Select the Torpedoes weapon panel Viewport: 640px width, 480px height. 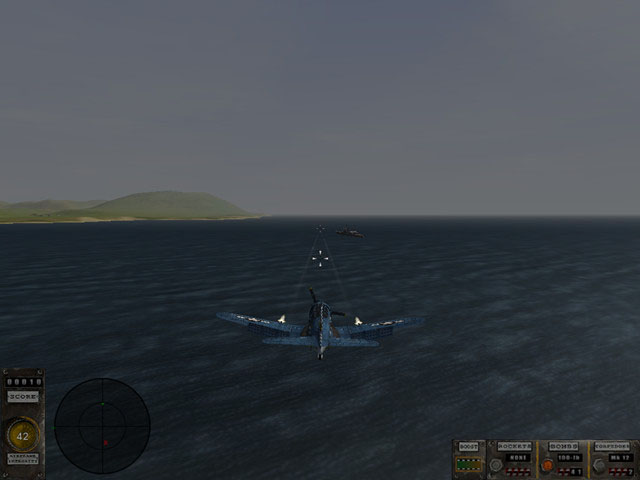tap(613, 459)
